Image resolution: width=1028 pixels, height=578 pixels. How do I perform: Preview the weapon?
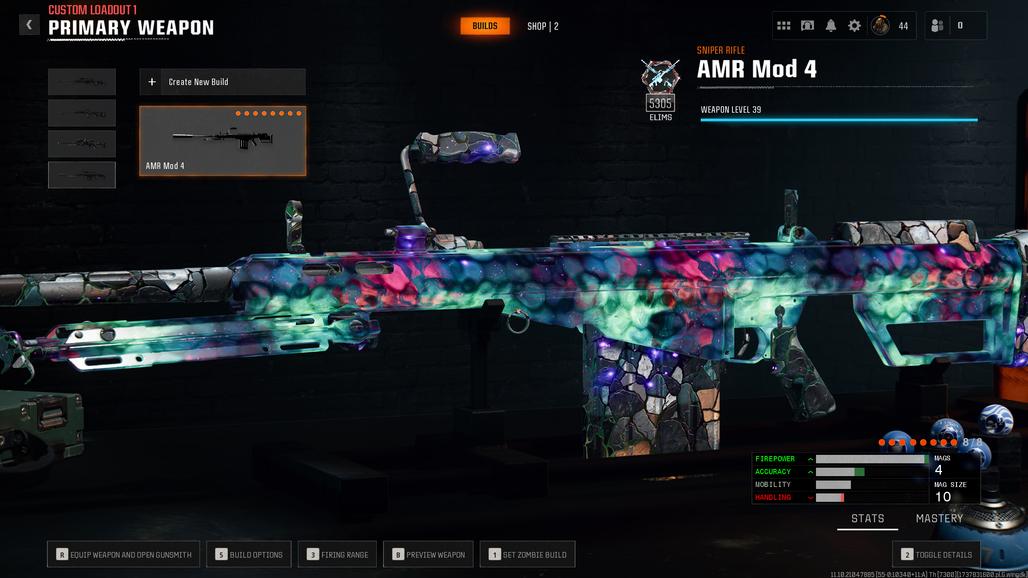pos(428,554)
